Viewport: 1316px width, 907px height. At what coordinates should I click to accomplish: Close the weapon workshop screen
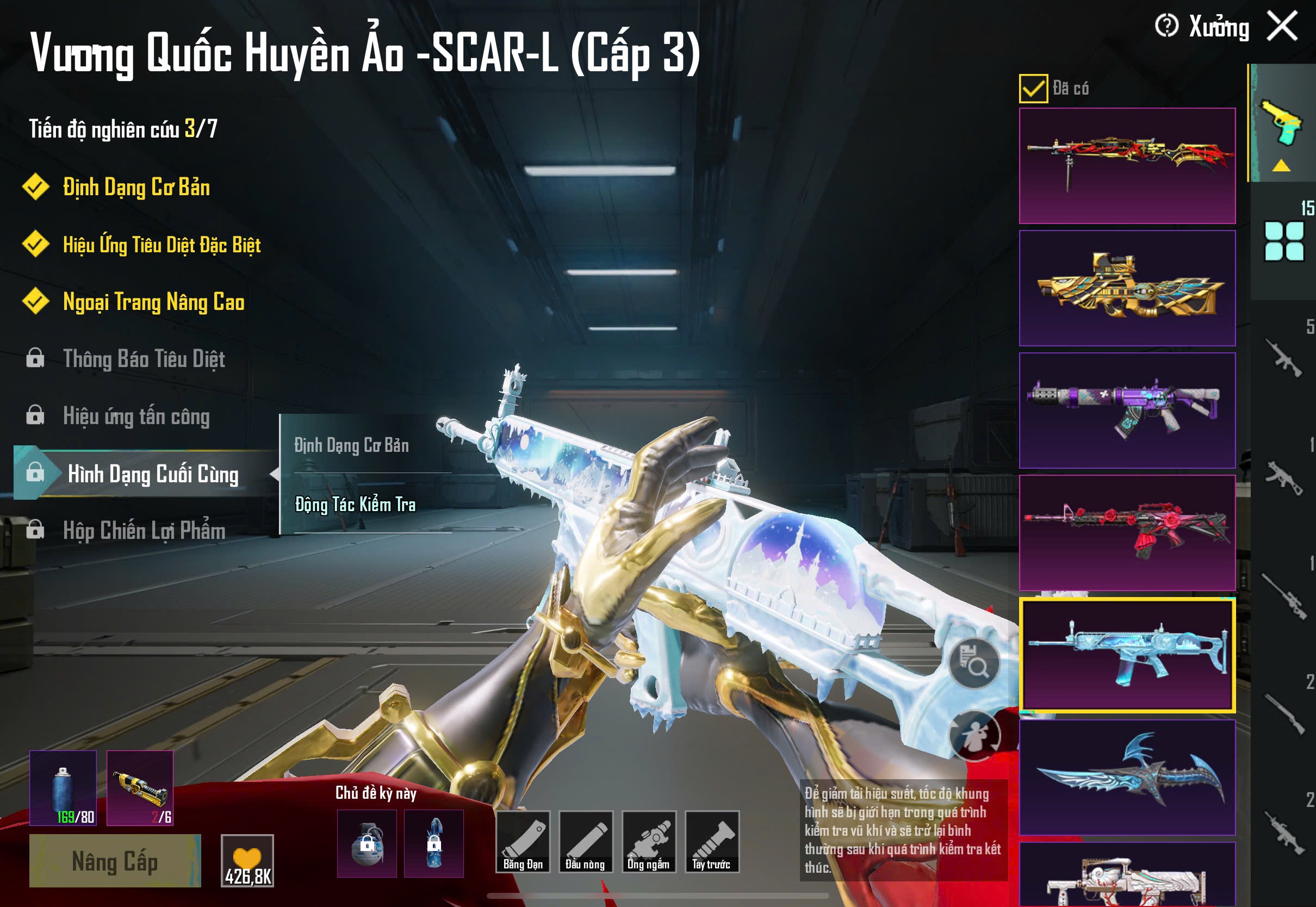coord(1282,26)
